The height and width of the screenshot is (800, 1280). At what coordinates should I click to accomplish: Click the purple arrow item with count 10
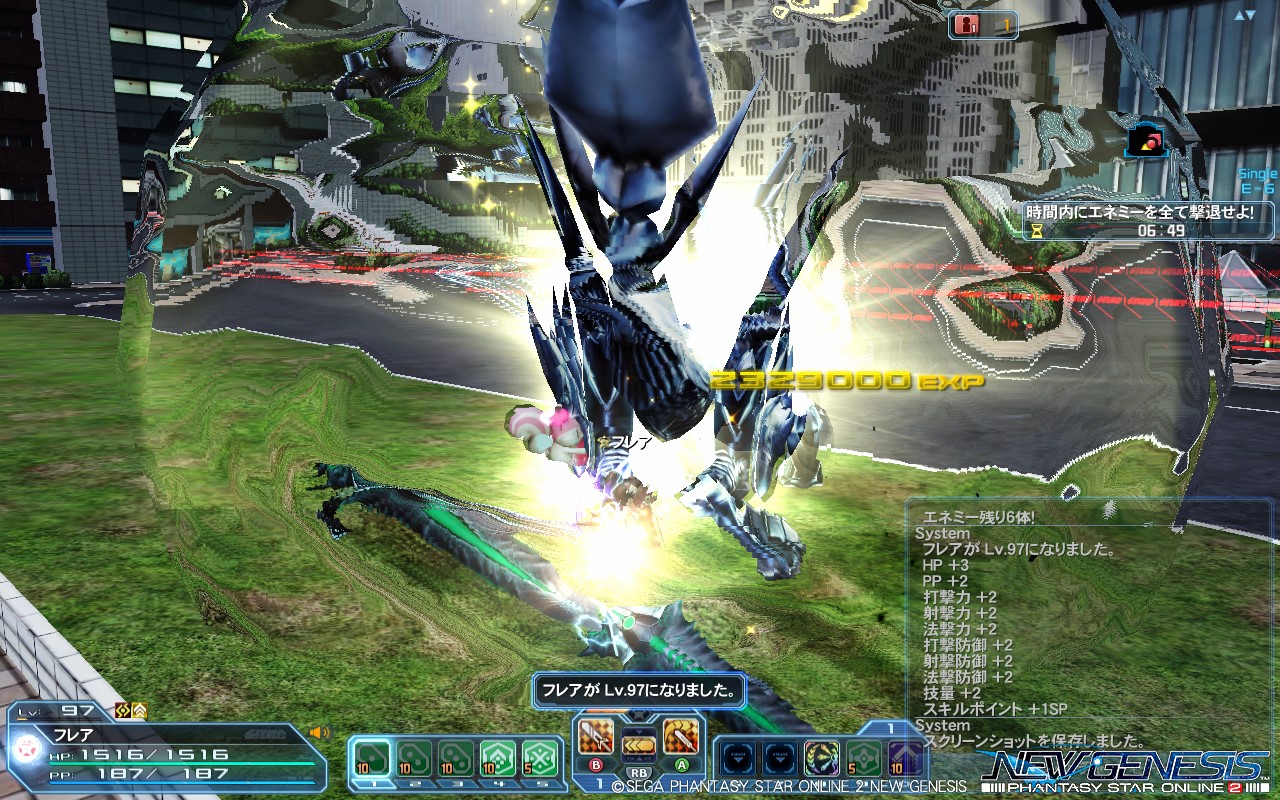[906, 757]
